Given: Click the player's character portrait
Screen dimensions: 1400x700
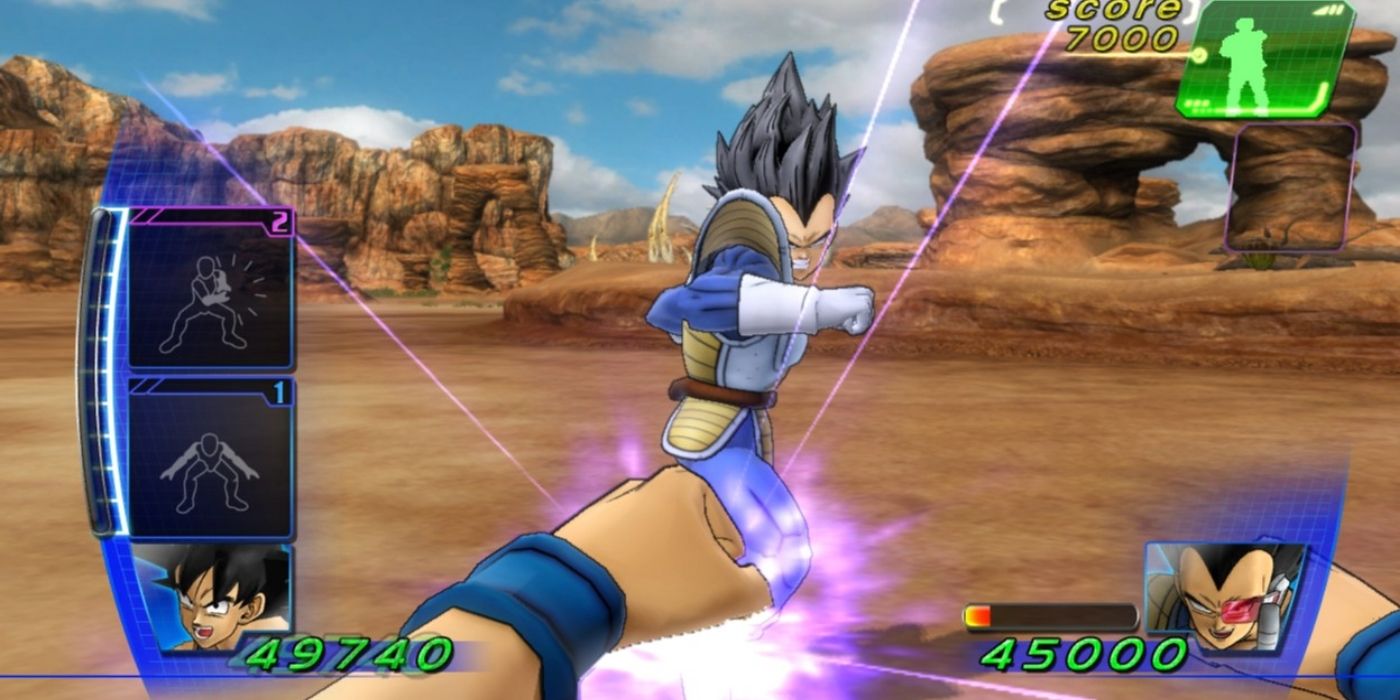Looking at the screenshot, I should tap(212, 595).
